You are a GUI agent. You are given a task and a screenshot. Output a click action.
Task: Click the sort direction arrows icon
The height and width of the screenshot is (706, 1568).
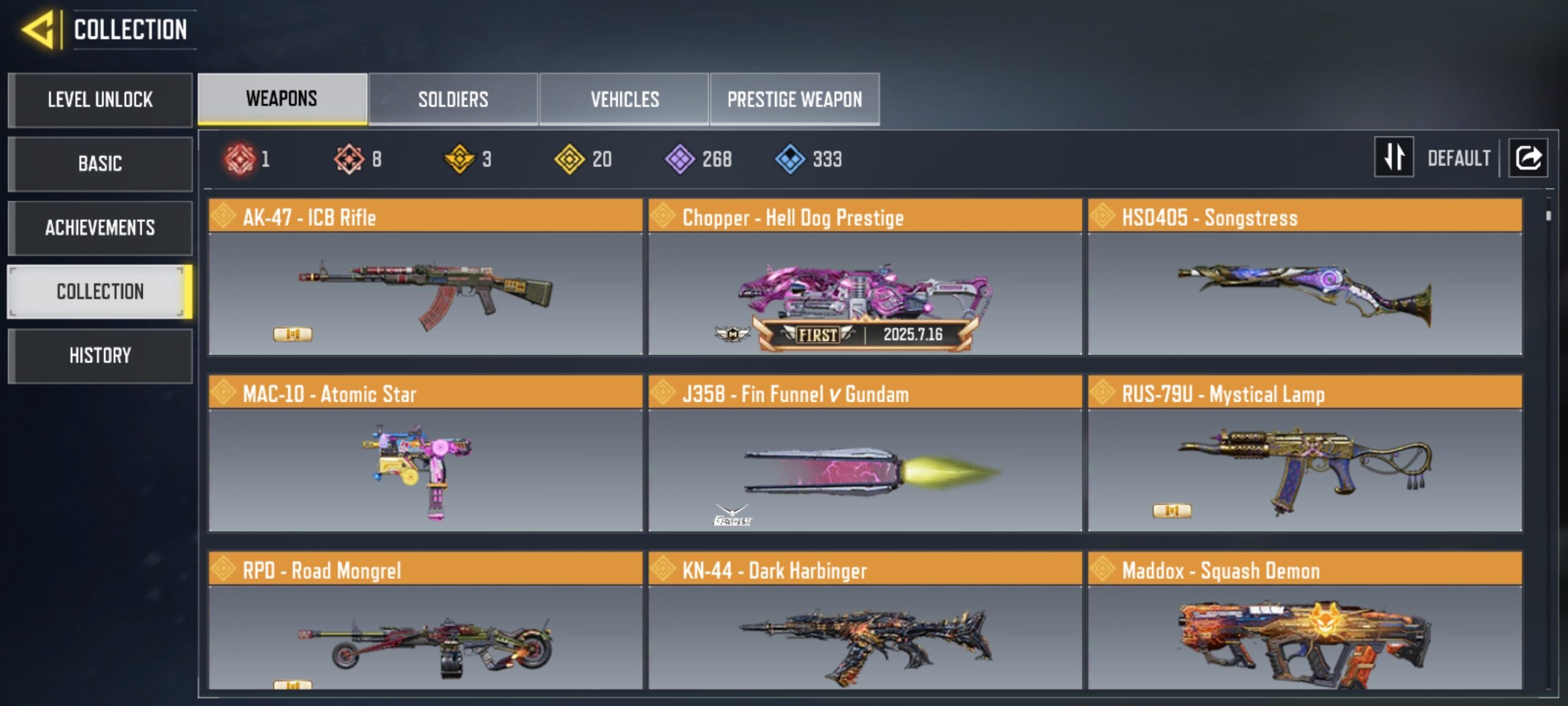[x=1394, y=158]
